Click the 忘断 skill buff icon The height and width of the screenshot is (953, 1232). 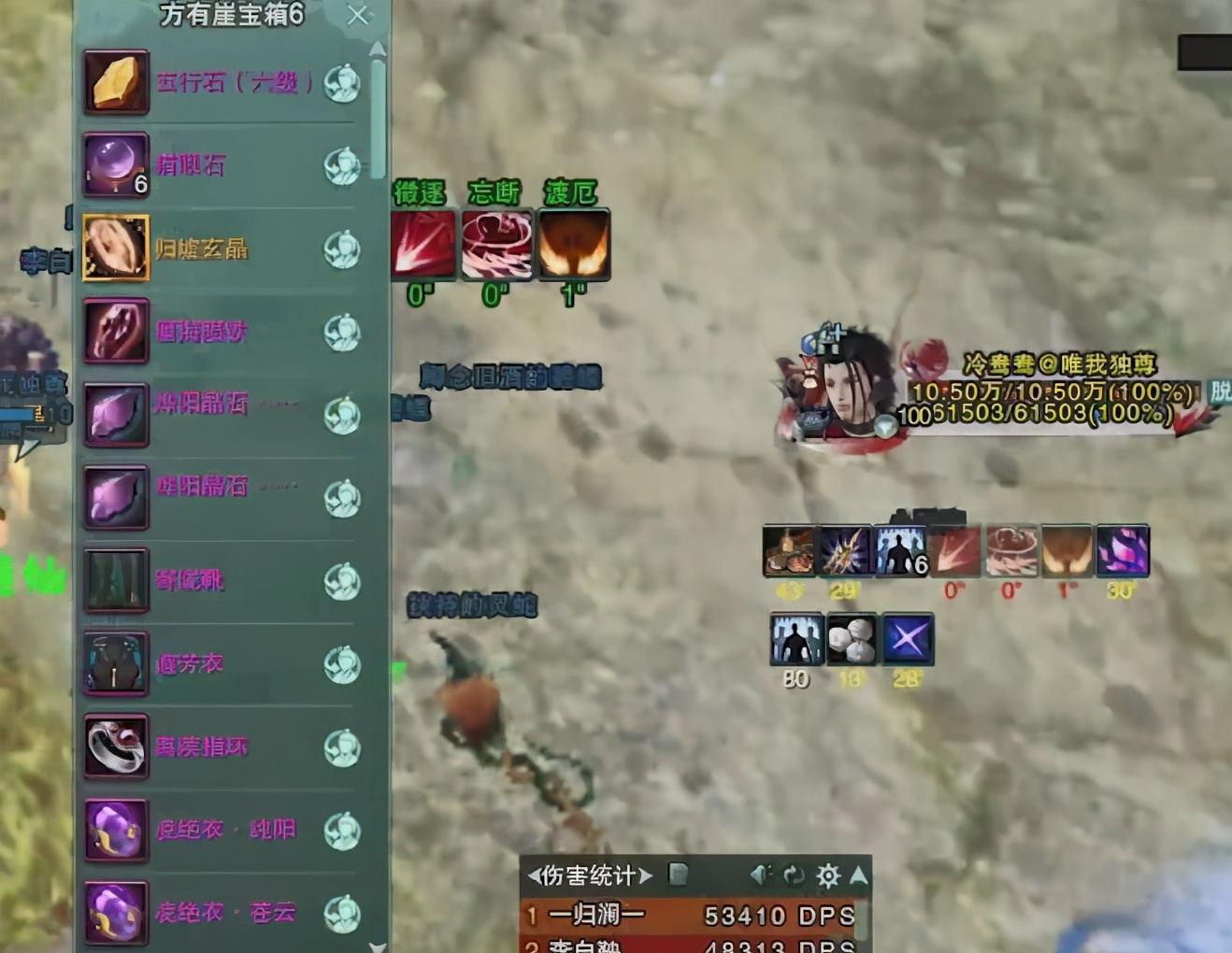tap(497, 245)
